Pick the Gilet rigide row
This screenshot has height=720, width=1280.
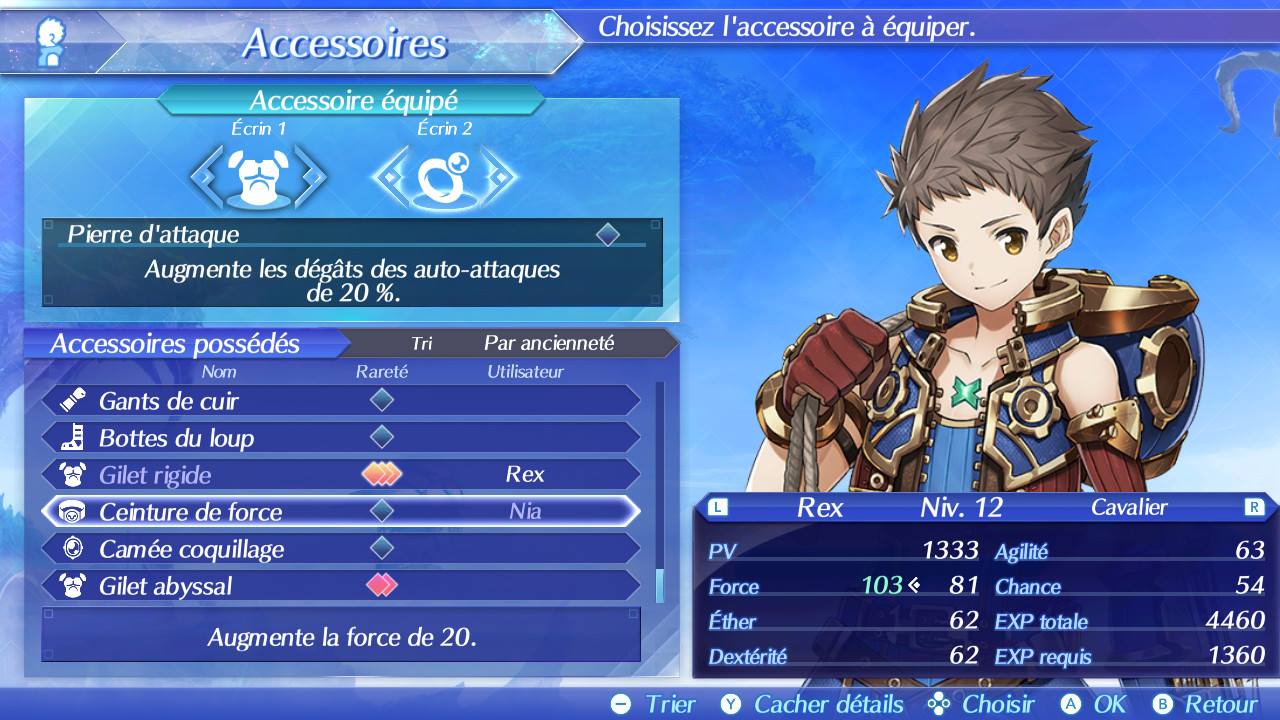pyautogui.click(x=340, y=475)
